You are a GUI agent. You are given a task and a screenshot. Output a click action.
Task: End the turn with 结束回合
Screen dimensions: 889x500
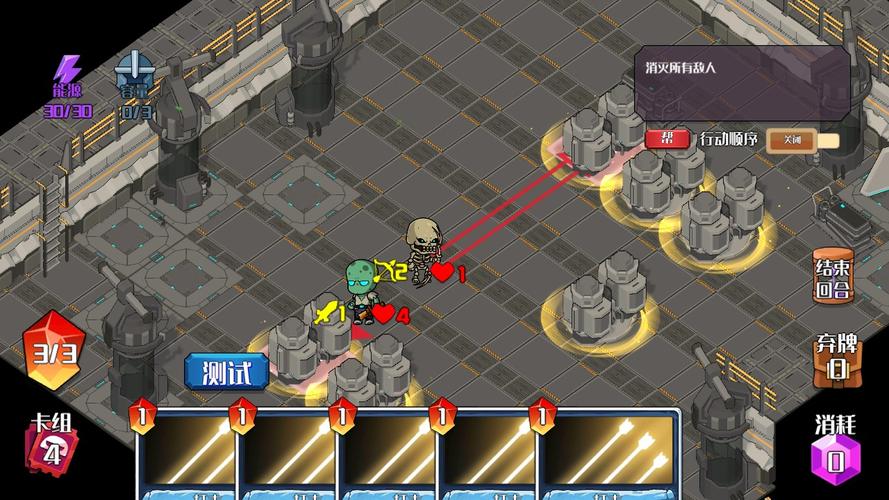click(833, 278)
